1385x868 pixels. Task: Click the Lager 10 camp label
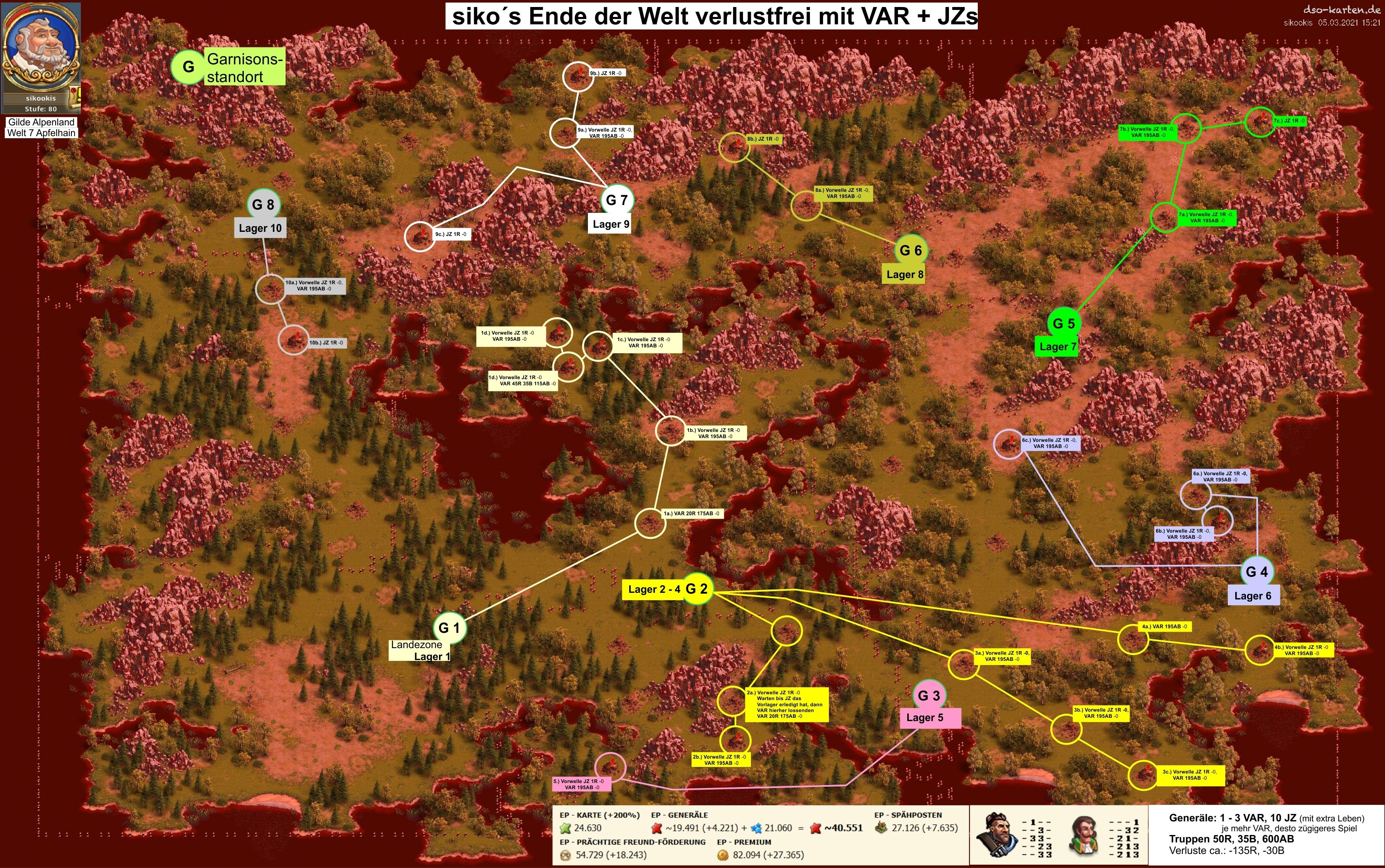pos(260,228)
